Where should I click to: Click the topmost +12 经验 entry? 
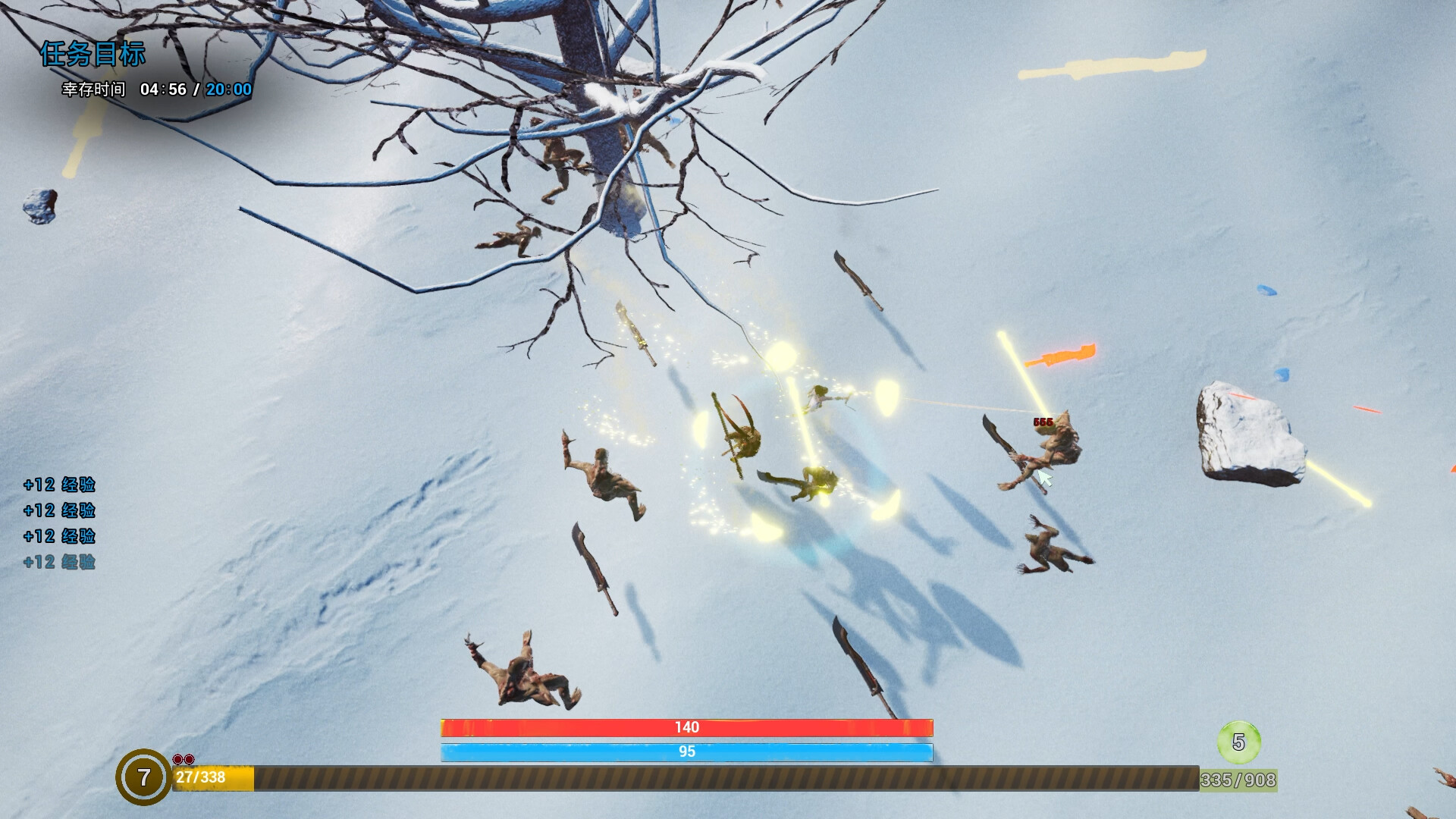coord(61,485)
